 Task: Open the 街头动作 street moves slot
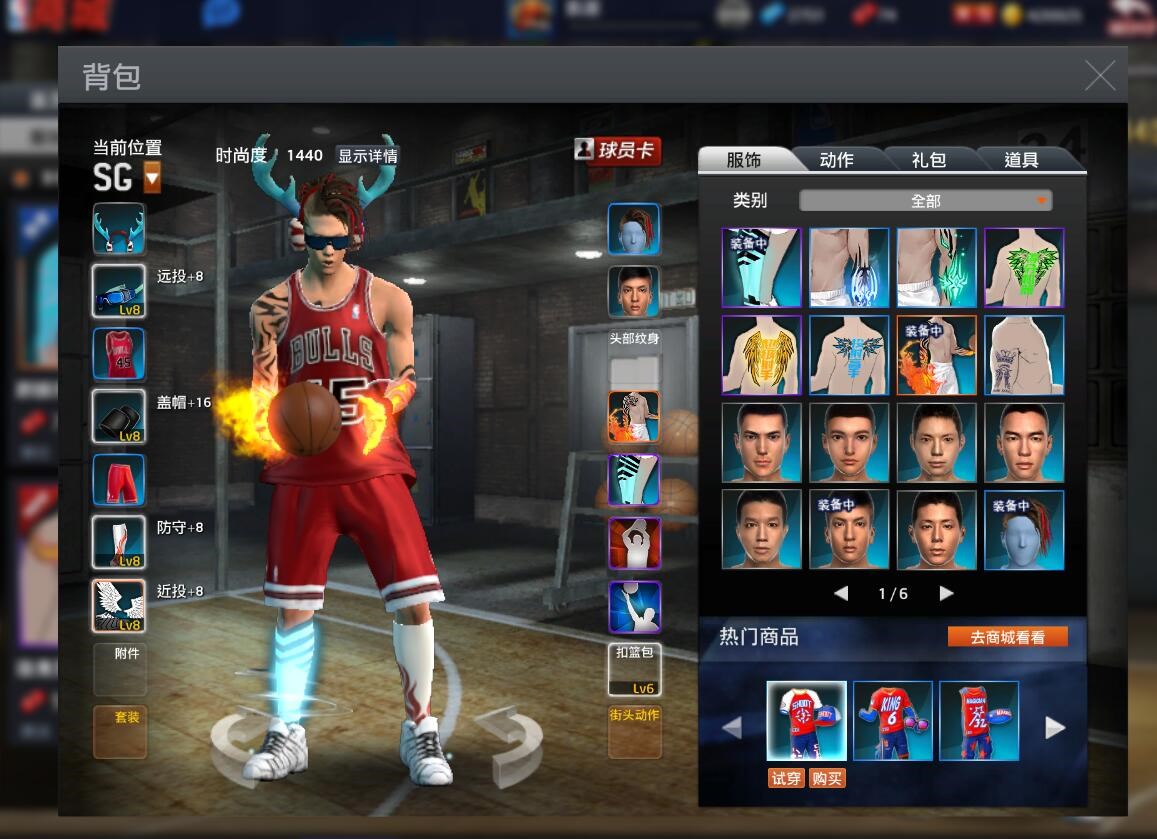[x=635, y=731]
